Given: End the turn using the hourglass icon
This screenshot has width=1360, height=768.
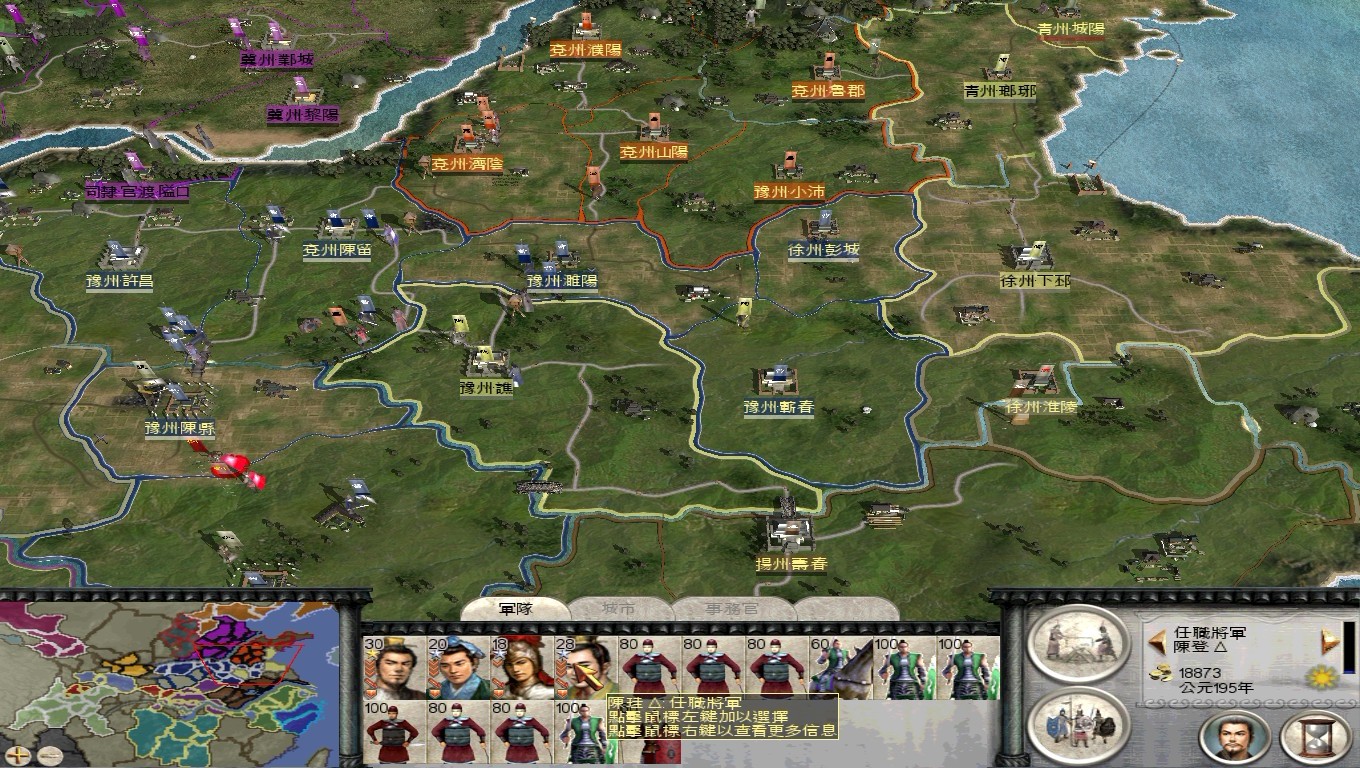Looking at the screenshot, I should point(1312,736).
